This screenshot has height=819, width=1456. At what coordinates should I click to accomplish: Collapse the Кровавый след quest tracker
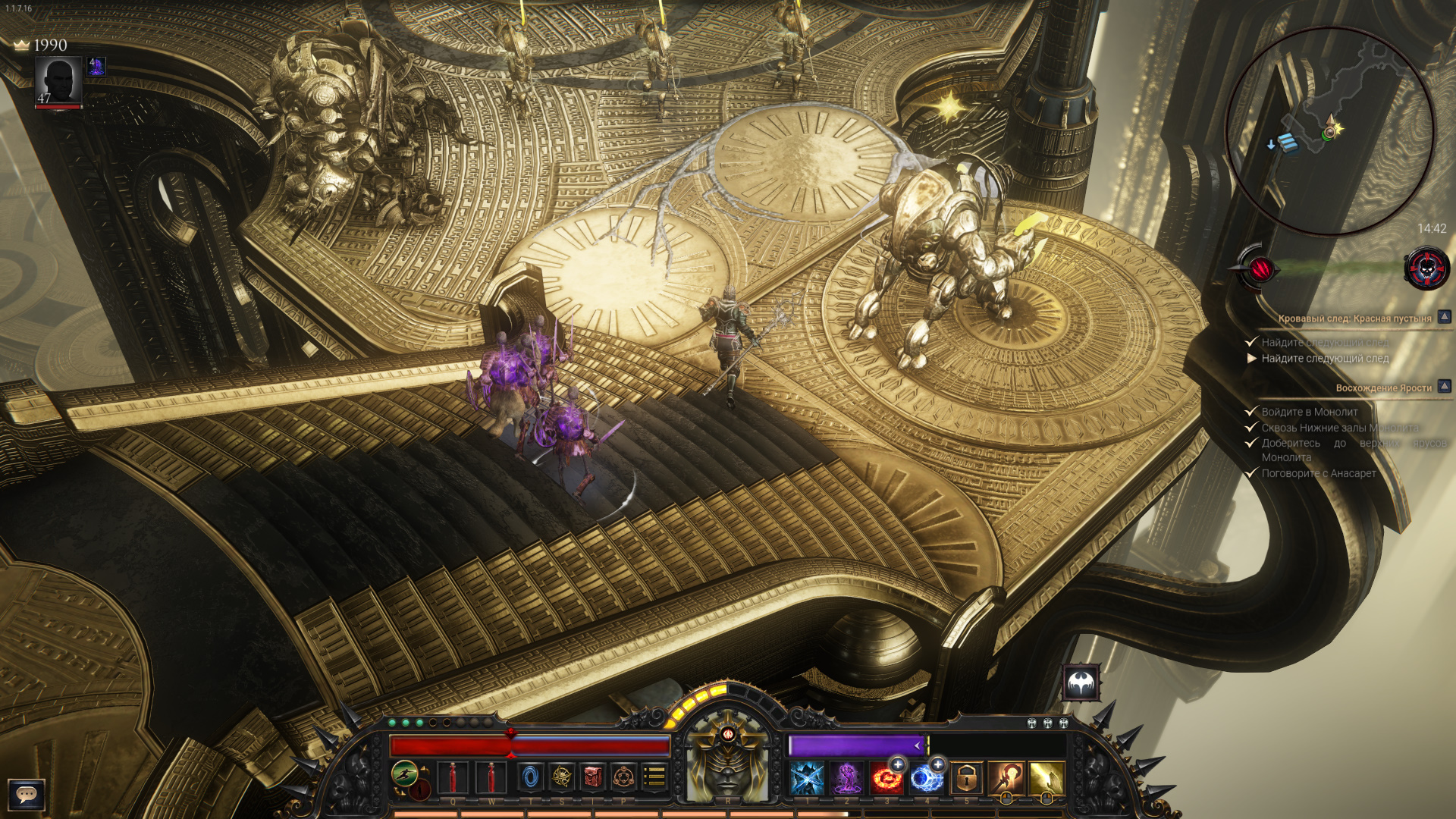pos(1445,317)
